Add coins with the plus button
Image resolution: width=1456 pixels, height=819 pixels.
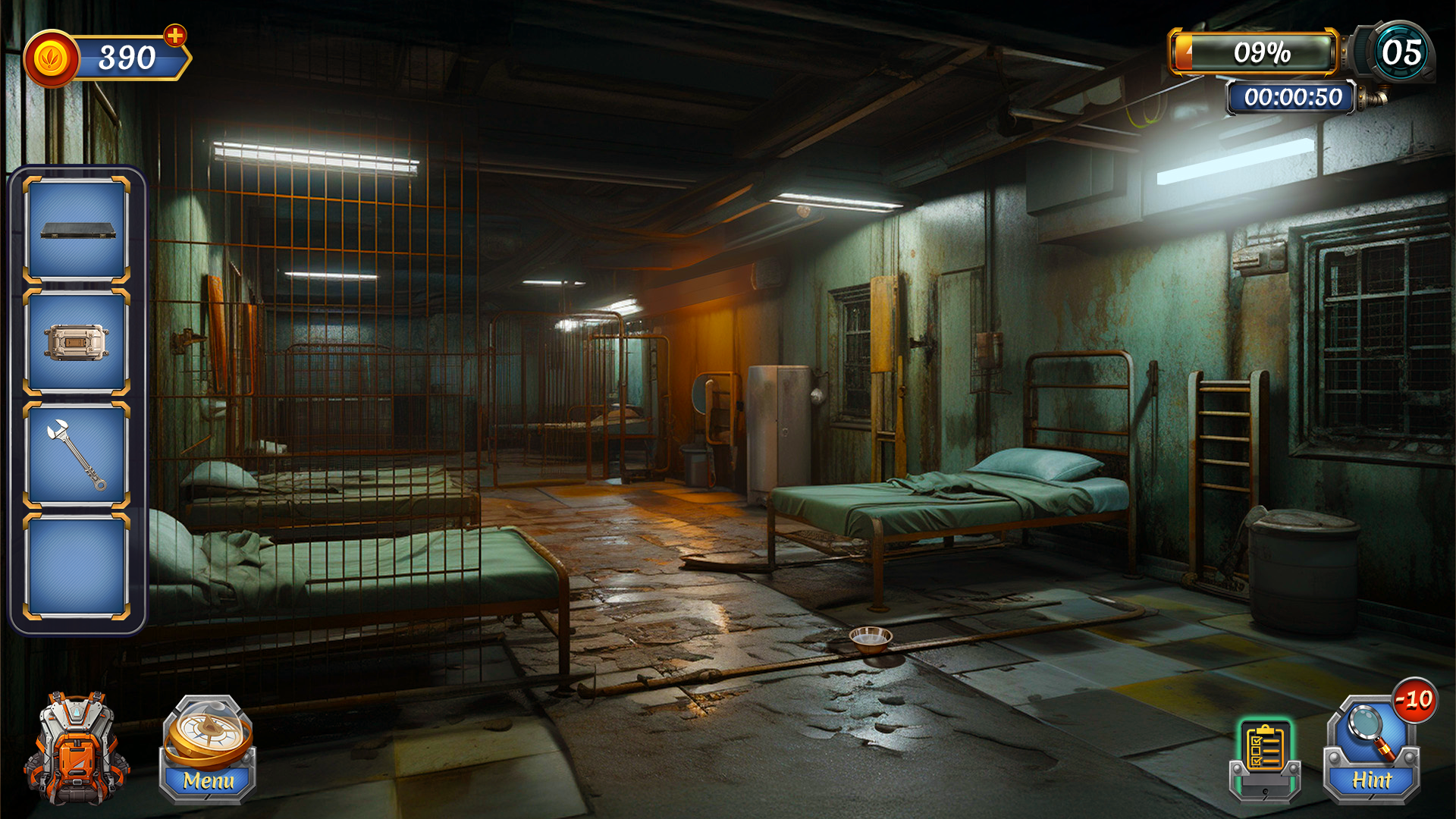click(175, 36)
